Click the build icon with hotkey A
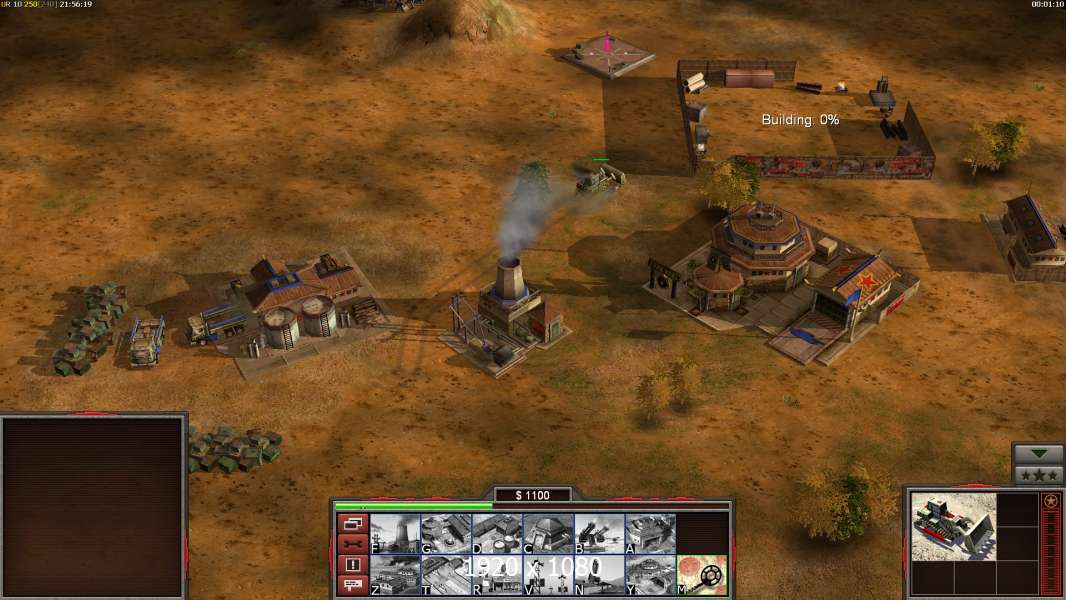The width and height of the screenshot is (1066, 600). pos(650,534)
